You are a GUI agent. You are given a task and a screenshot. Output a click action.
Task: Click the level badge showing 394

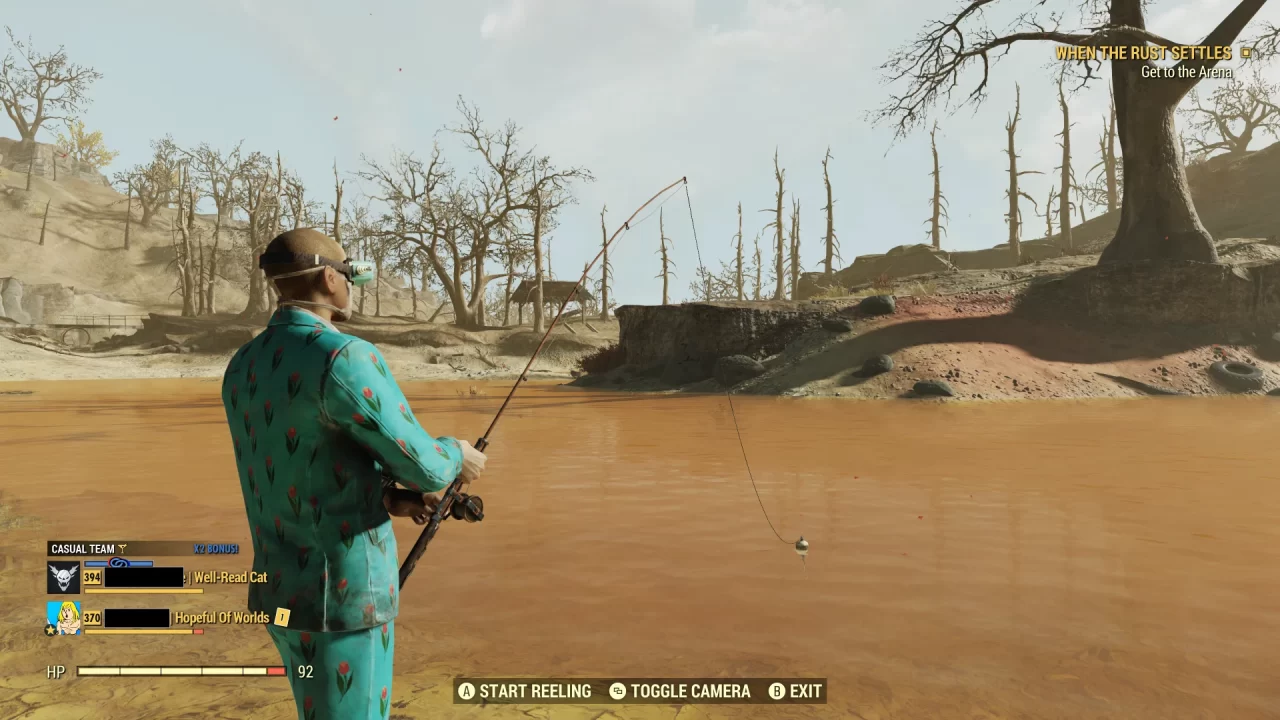[92, 577]
